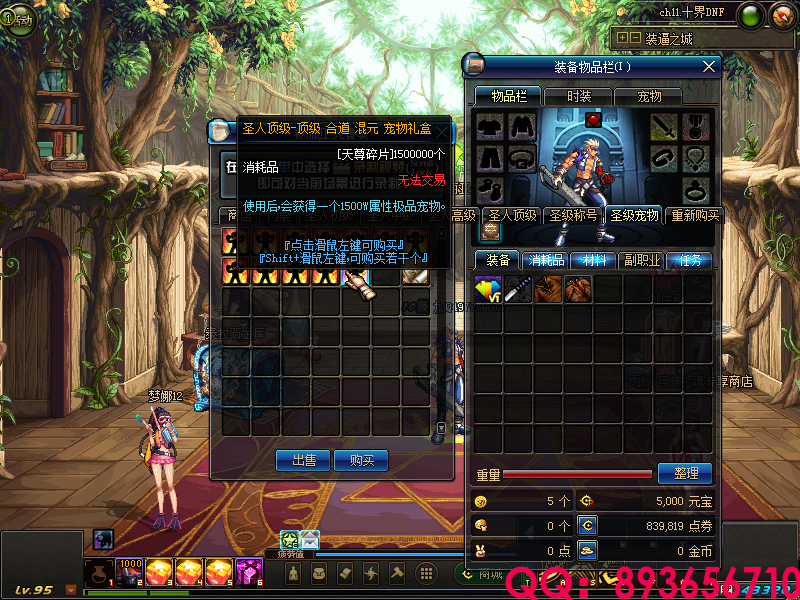
Task: Select the purple-striped blade item in inventory
Action: 518,289
